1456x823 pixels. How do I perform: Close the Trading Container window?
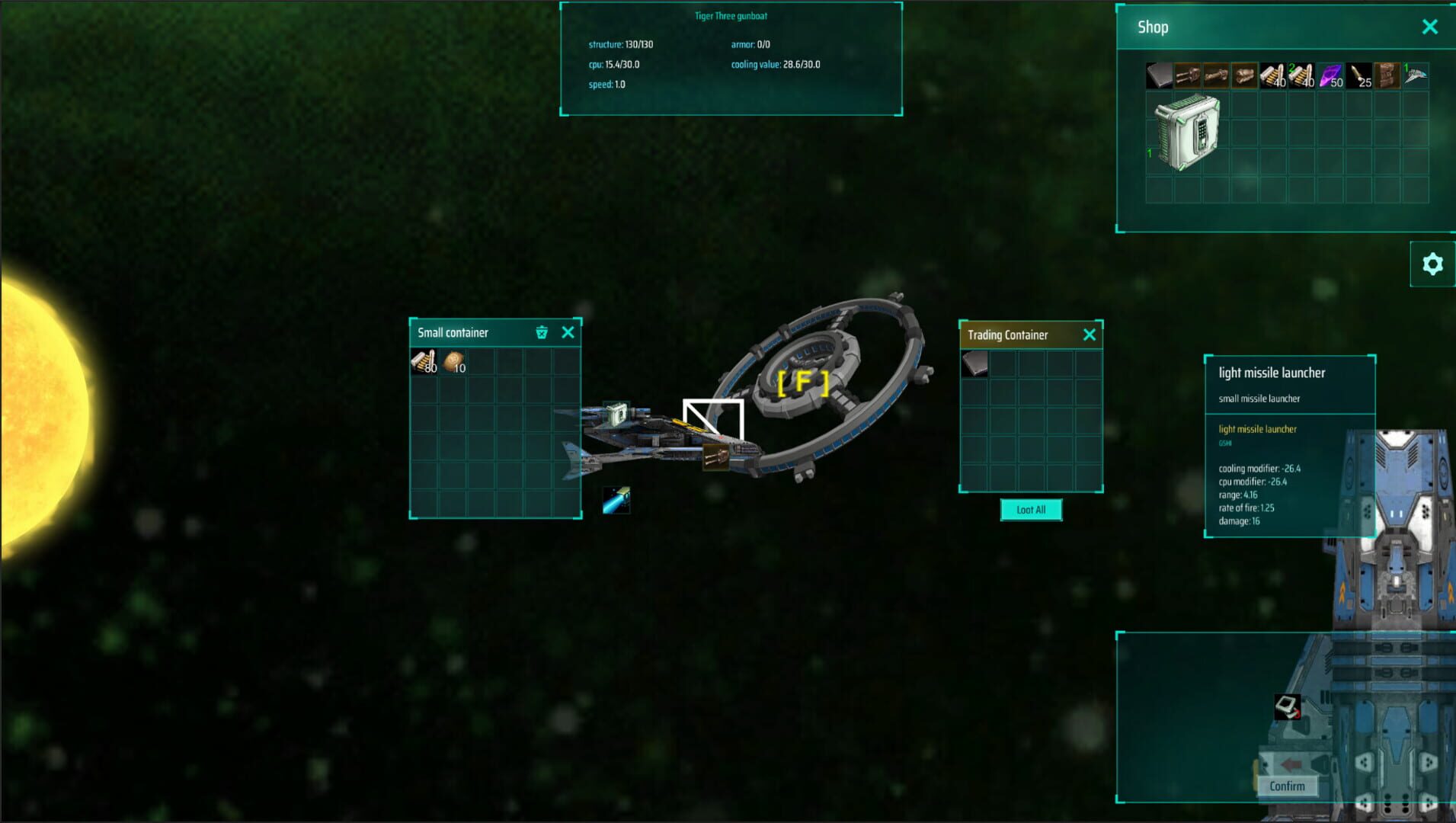coord(1090,335)
